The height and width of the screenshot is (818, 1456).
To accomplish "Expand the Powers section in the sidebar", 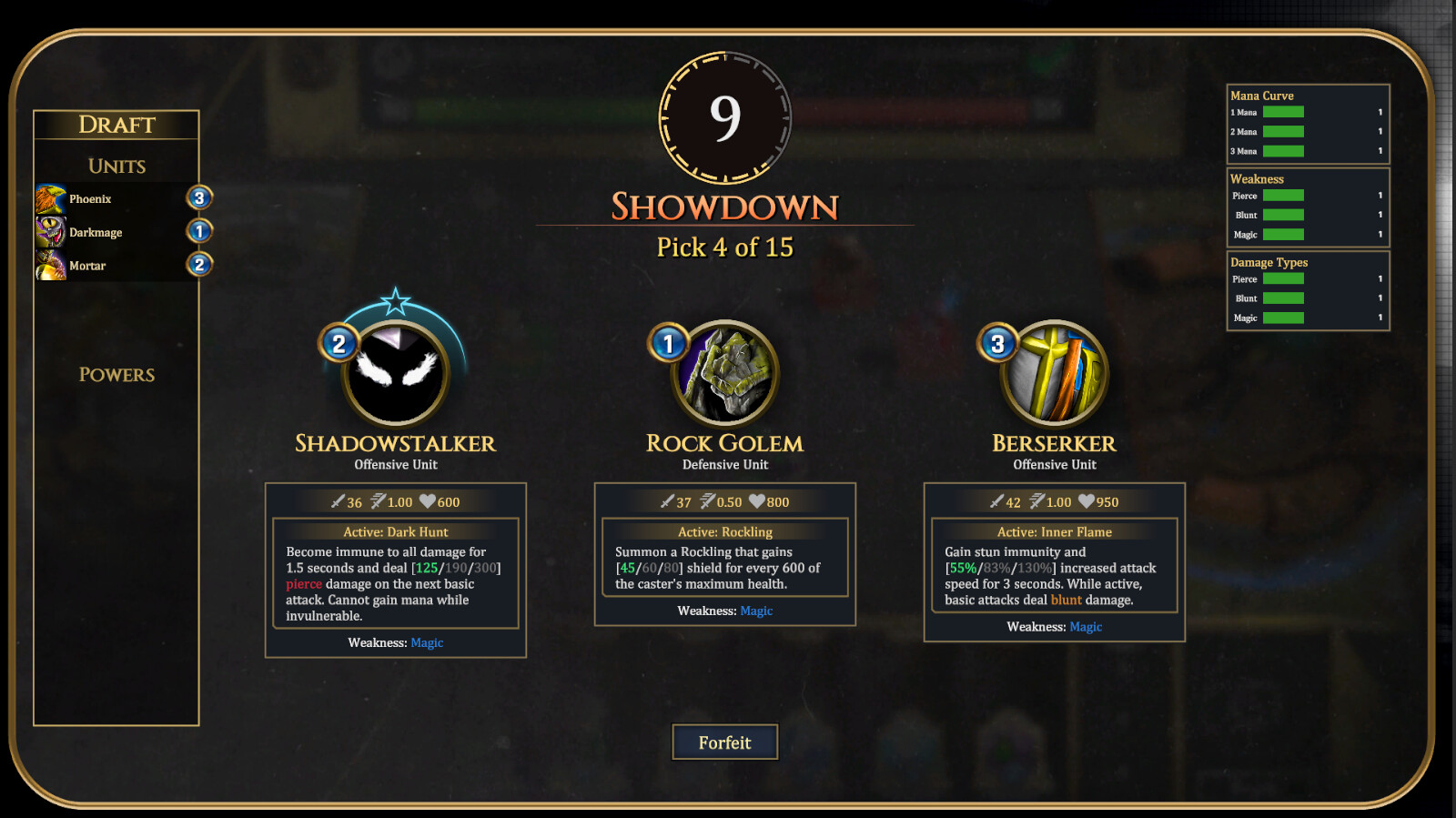I will pyautogui.click(x=116, y=375).
